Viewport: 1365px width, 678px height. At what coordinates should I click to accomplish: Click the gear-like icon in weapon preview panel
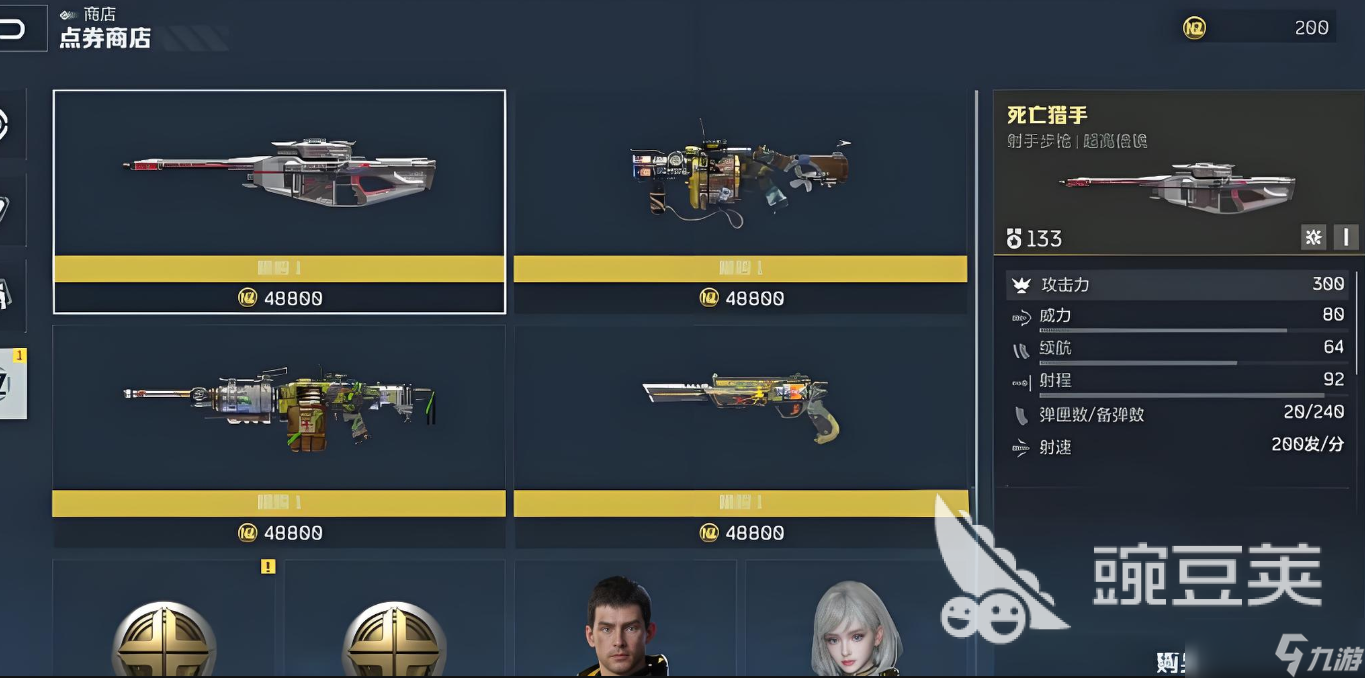[1314, 237]
